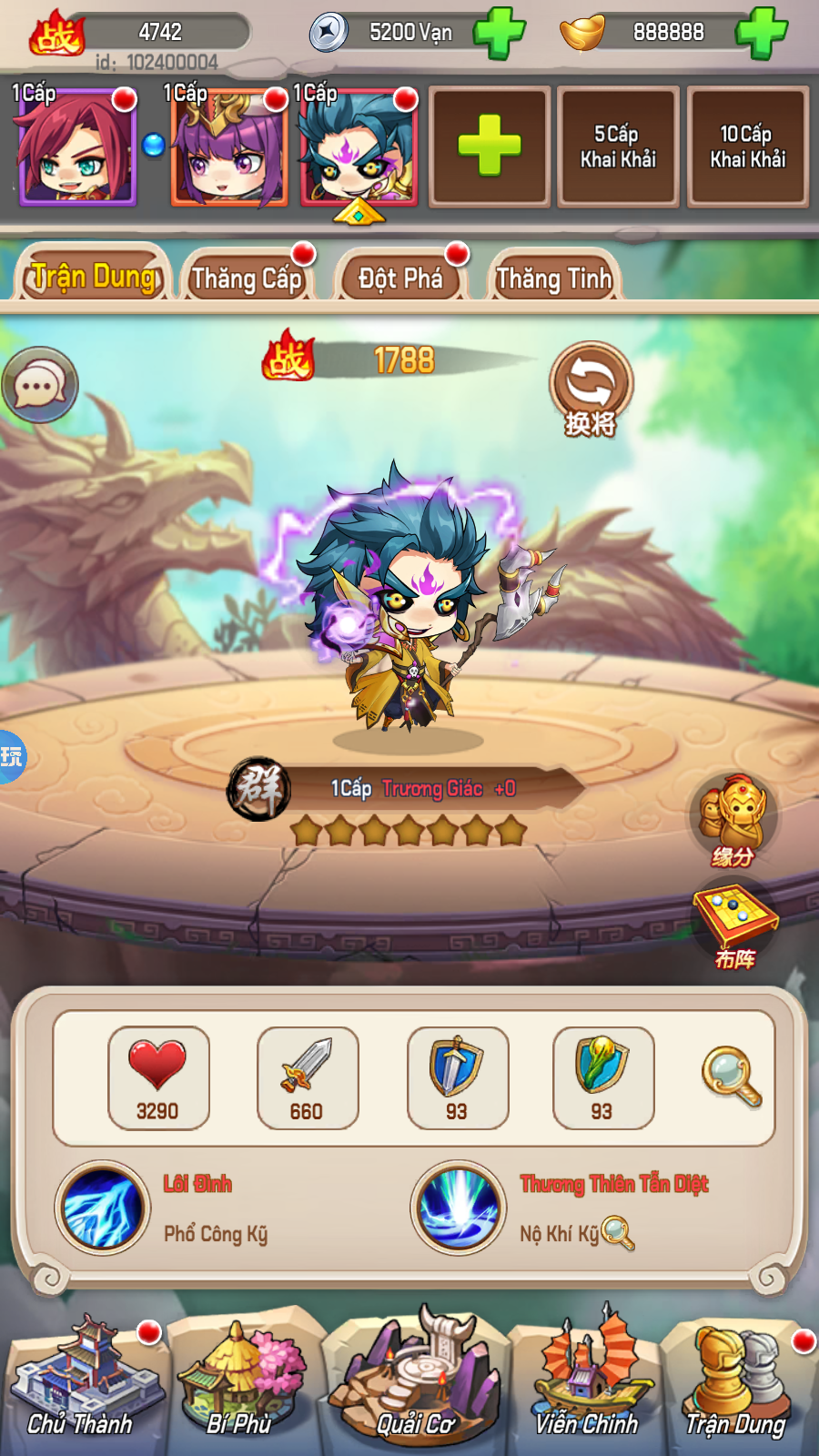Select the purple-haired hero portrait
819x1456 pixels.
pyautogui.click(x=228, y=148)
